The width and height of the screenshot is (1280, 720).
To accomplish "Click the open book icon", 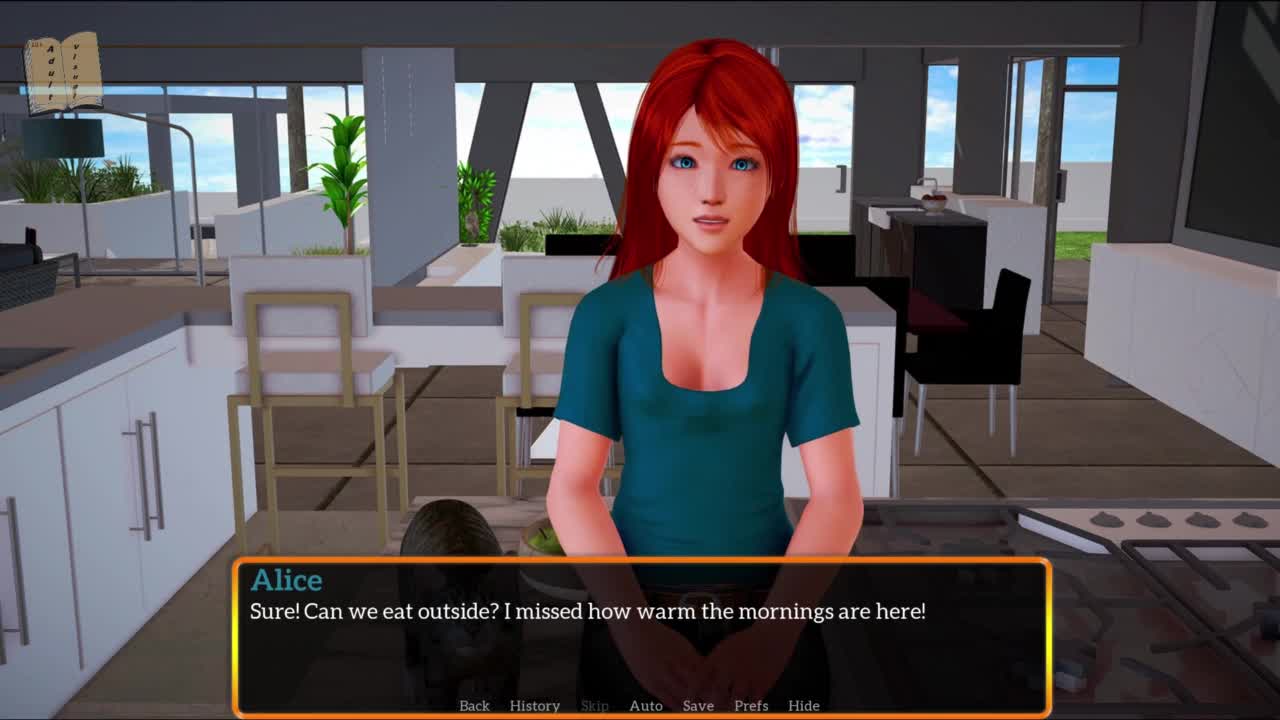I will coord(63,72).
